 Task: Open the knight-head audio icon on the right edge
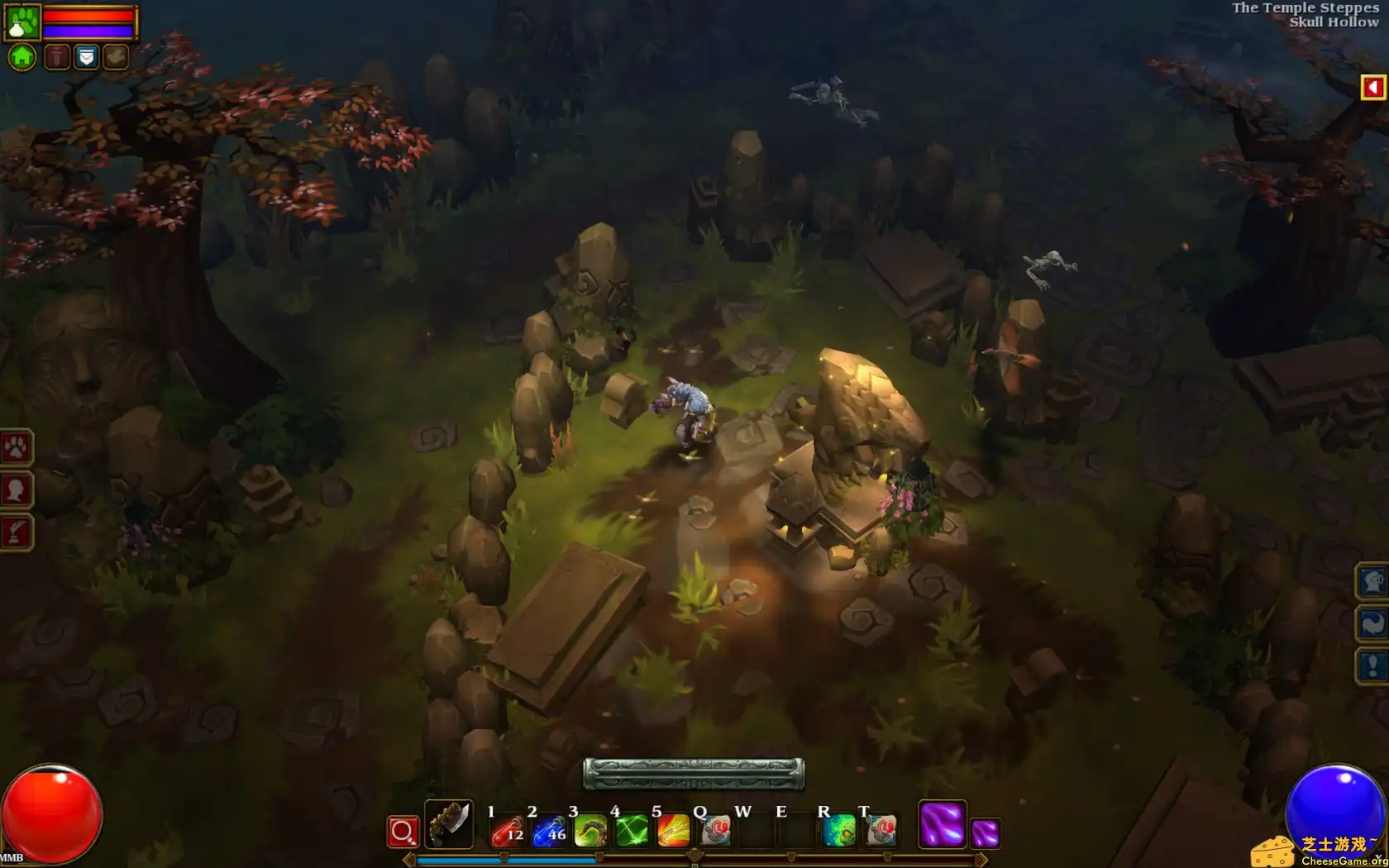click(1371, 583)
